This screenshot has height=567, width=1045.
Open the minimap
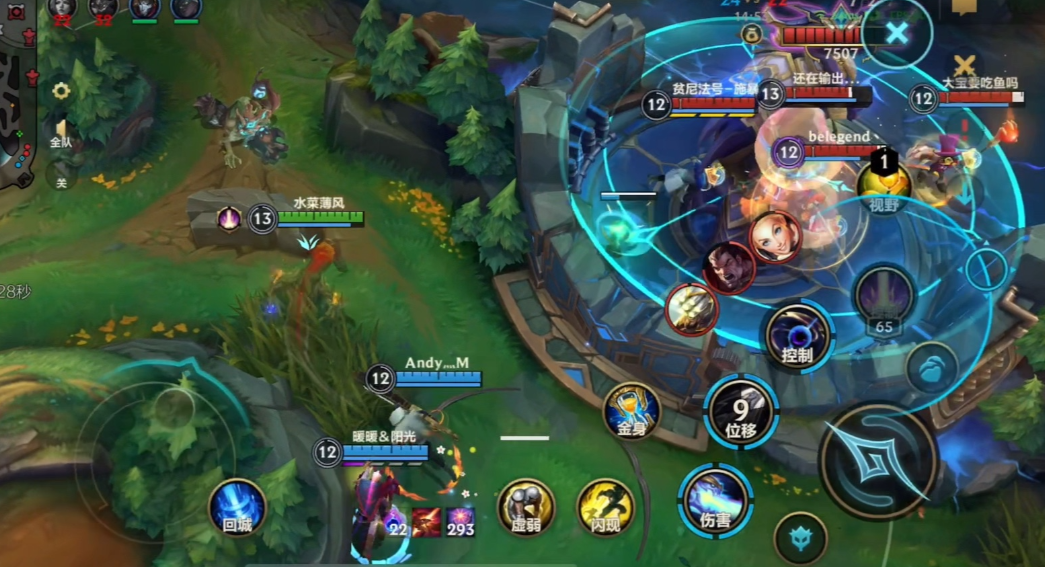(17, 110)
